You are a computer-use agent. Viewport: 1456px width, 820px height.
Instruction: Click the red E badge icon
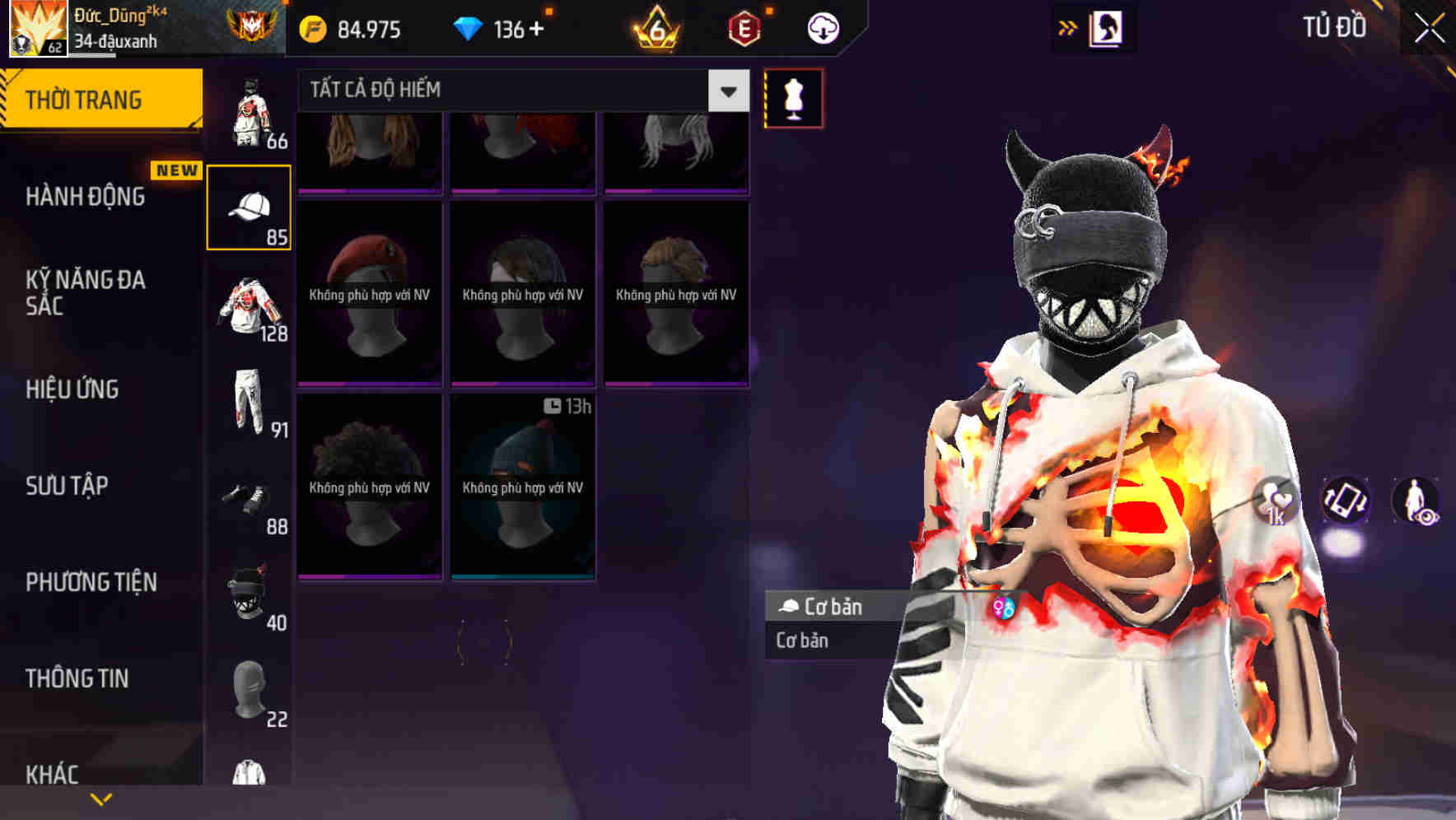[744, 29]
